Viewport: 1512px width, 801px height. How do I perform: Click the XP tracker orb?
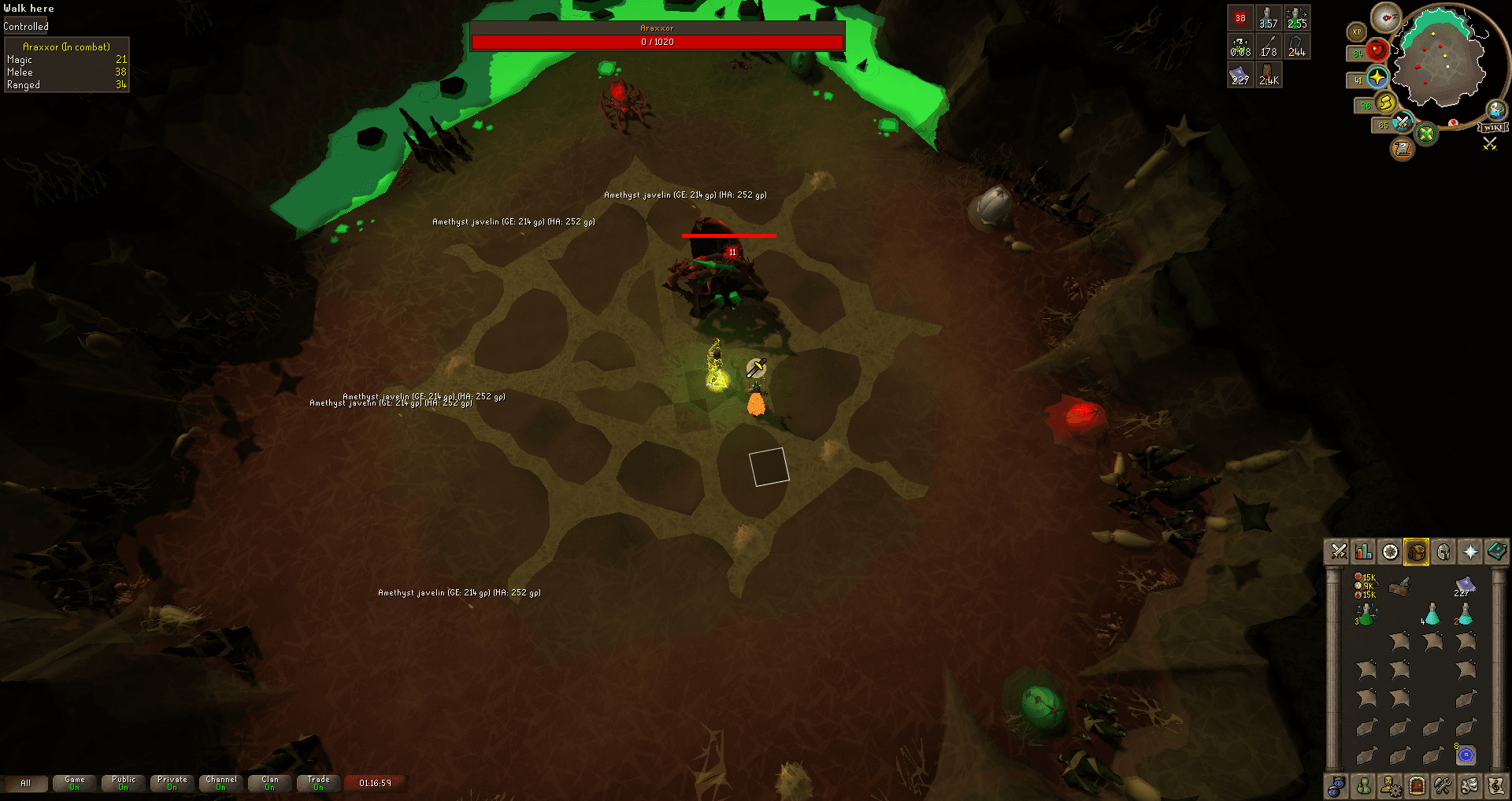coord(1356,32)
